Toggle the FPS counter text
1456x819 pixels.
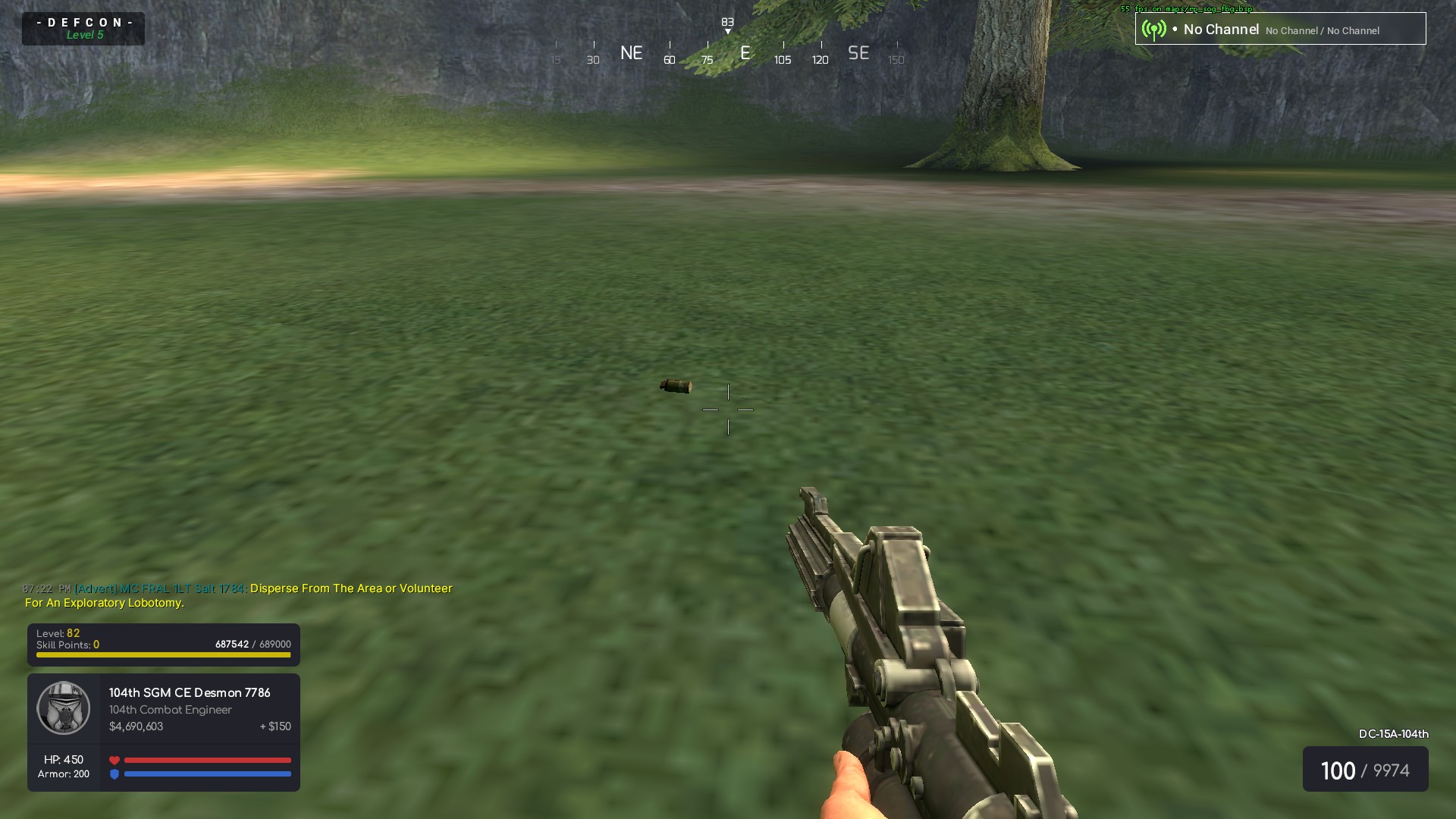click(1186, 9)
